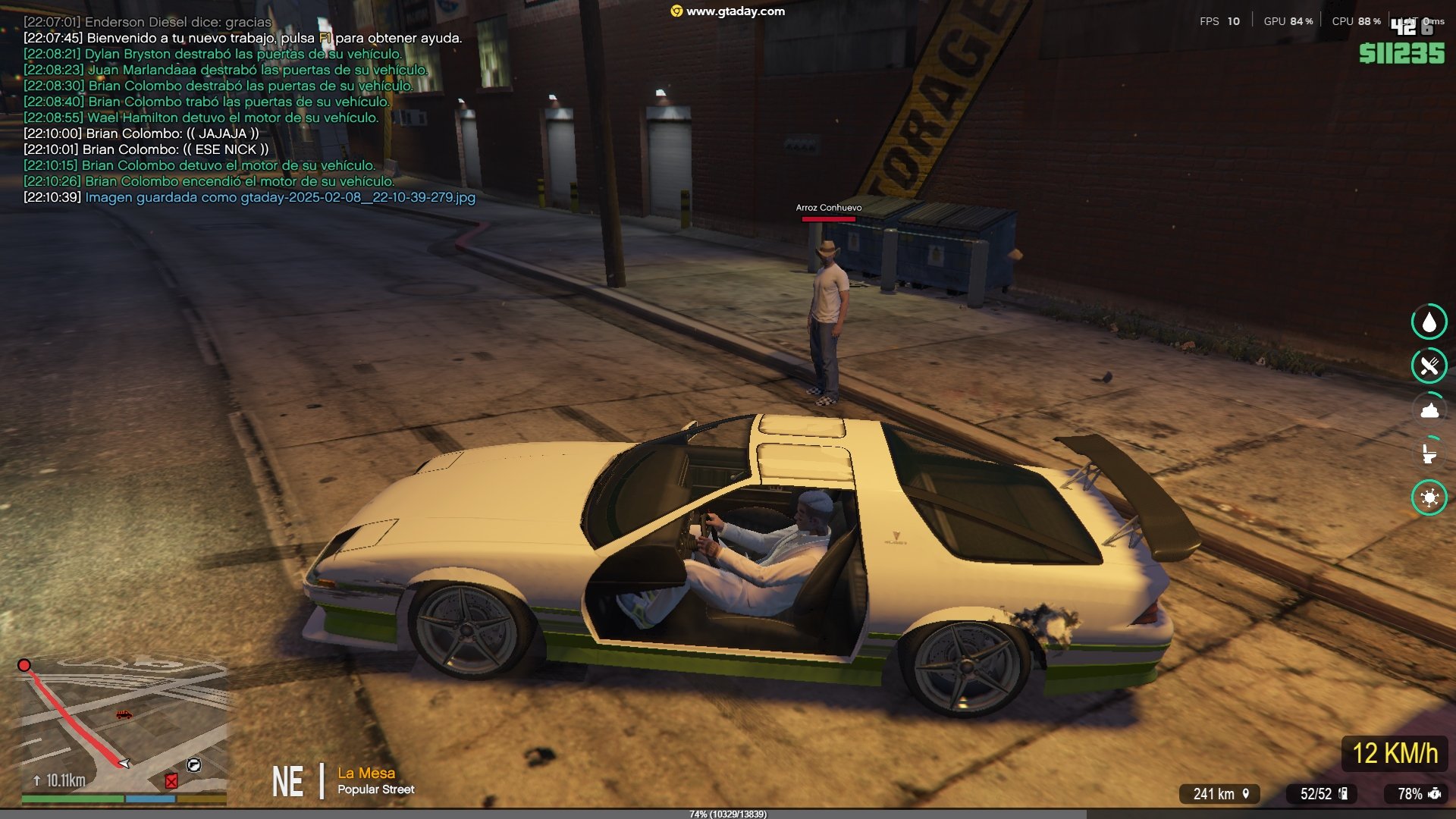Select the toilet status icon

coord(1429,453)
